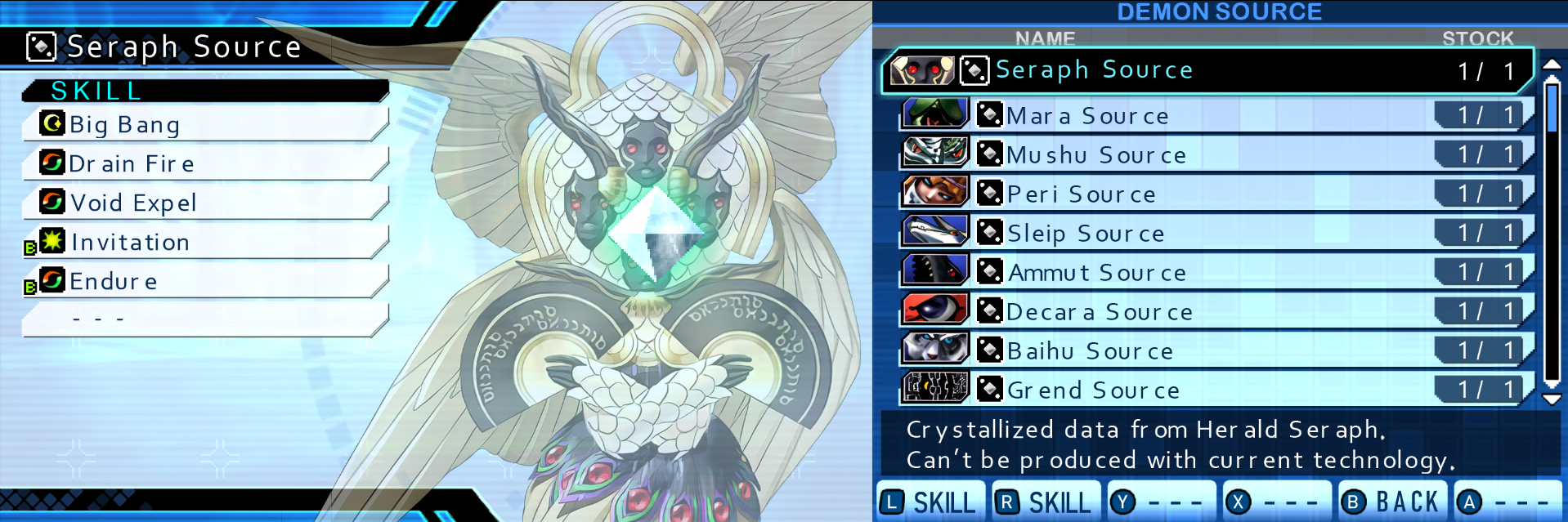The image size is (1568, 522).
Task: Click the R SKILL button
Action: click(1046, 502)
